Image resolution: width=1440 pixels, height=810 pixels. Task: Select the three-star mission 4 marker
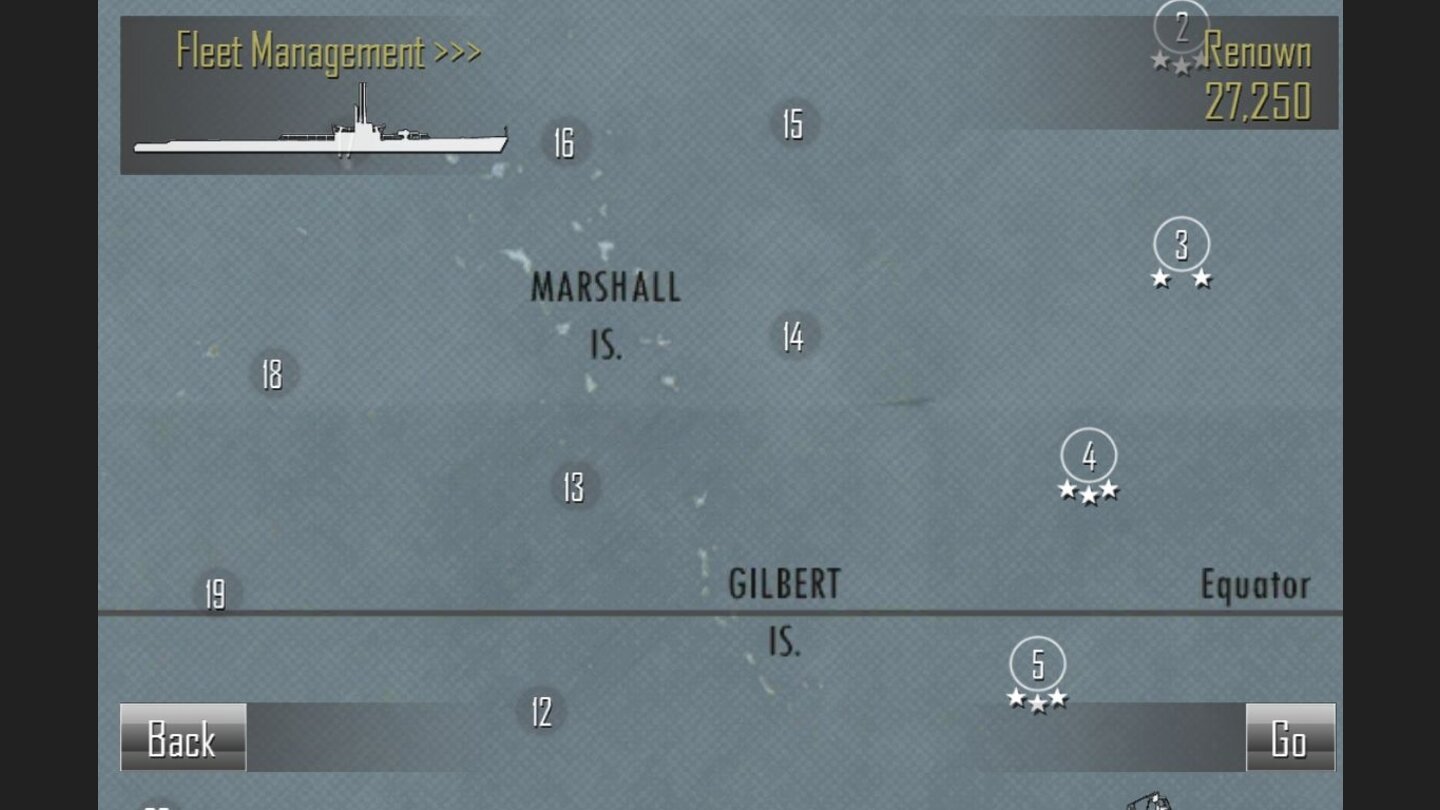tap(1087, 456)
